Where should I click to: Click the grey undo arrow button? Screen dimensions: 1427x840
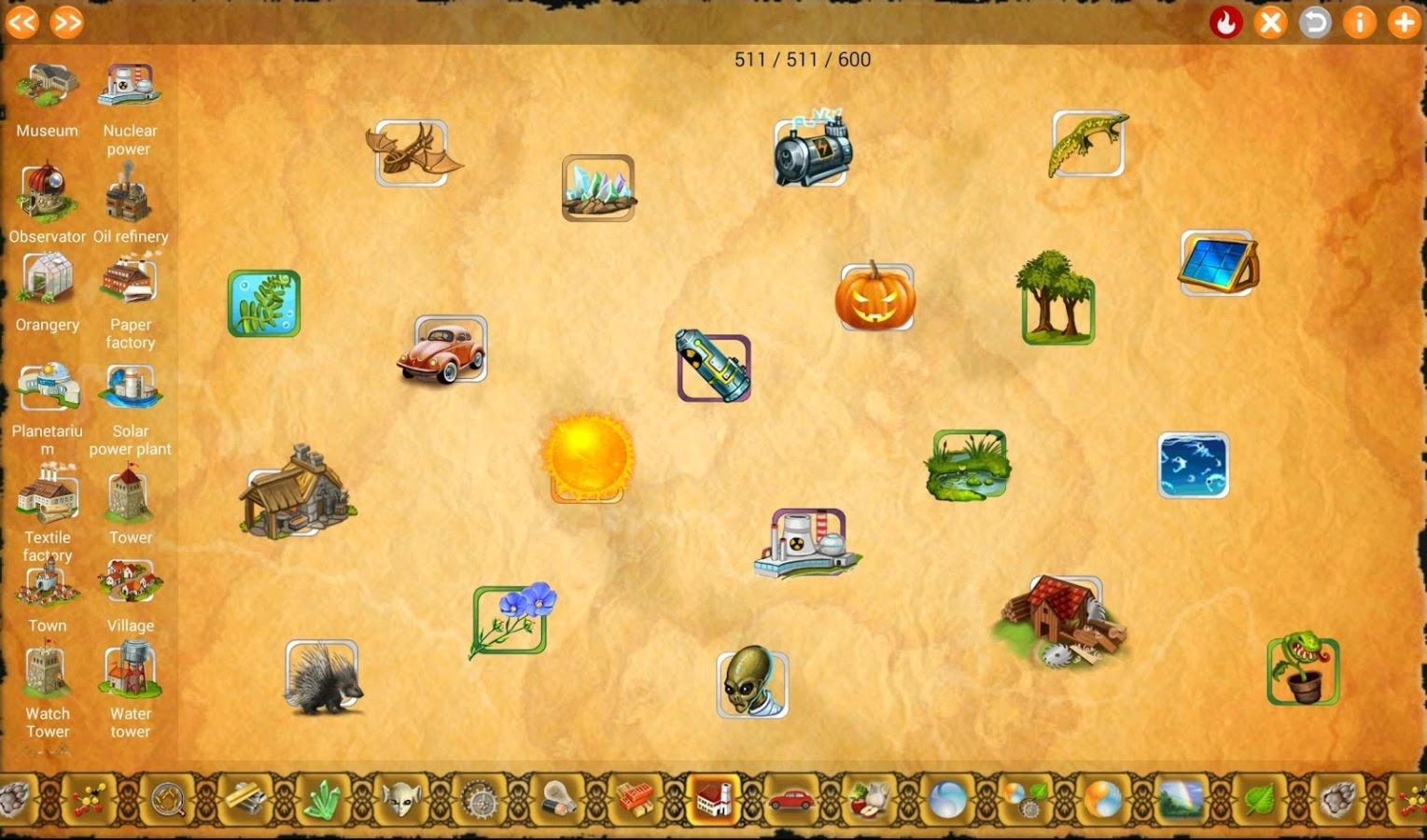point(1315,22)
